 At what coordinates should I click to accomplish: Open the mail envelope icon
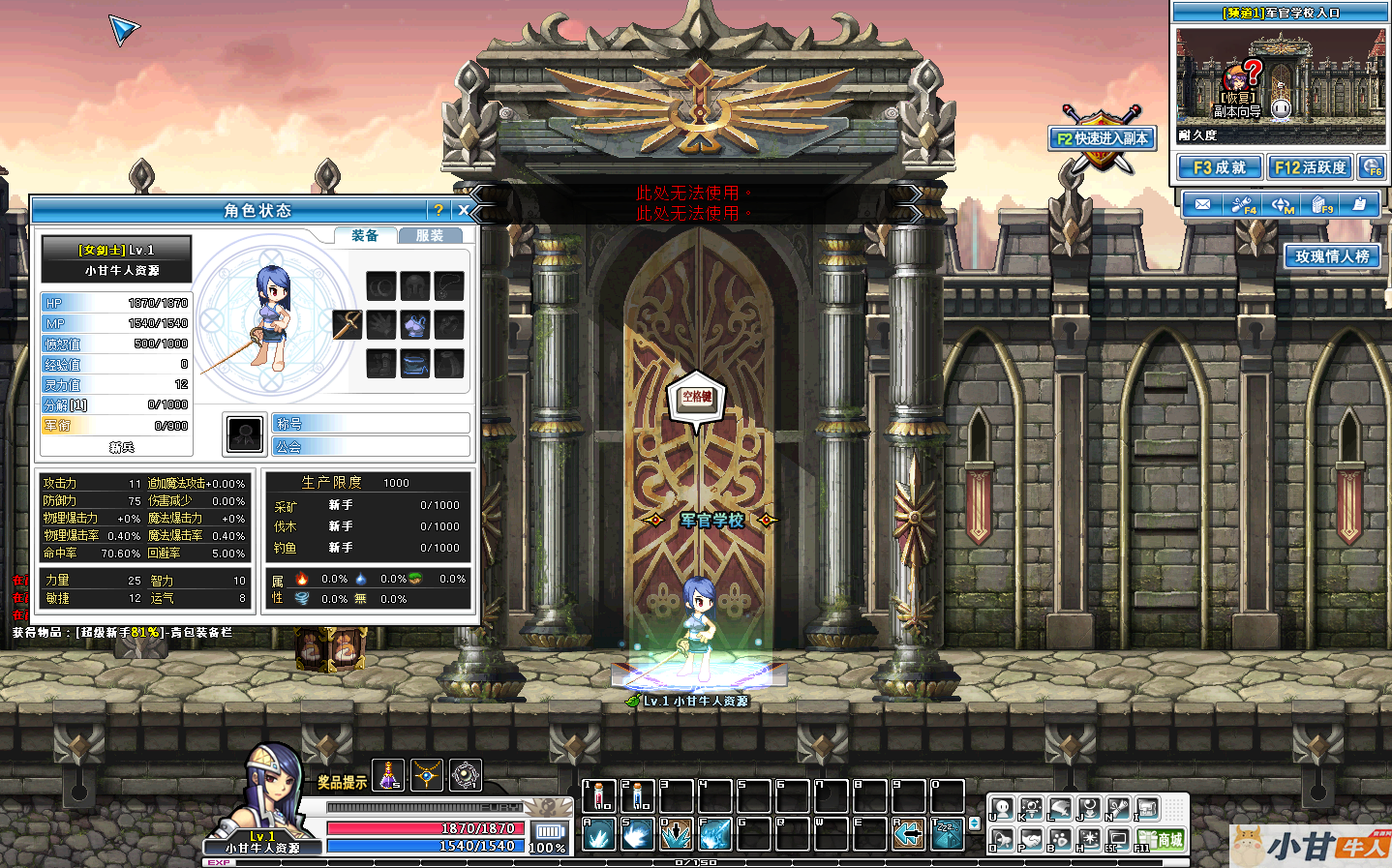(x=1202, y=204)
